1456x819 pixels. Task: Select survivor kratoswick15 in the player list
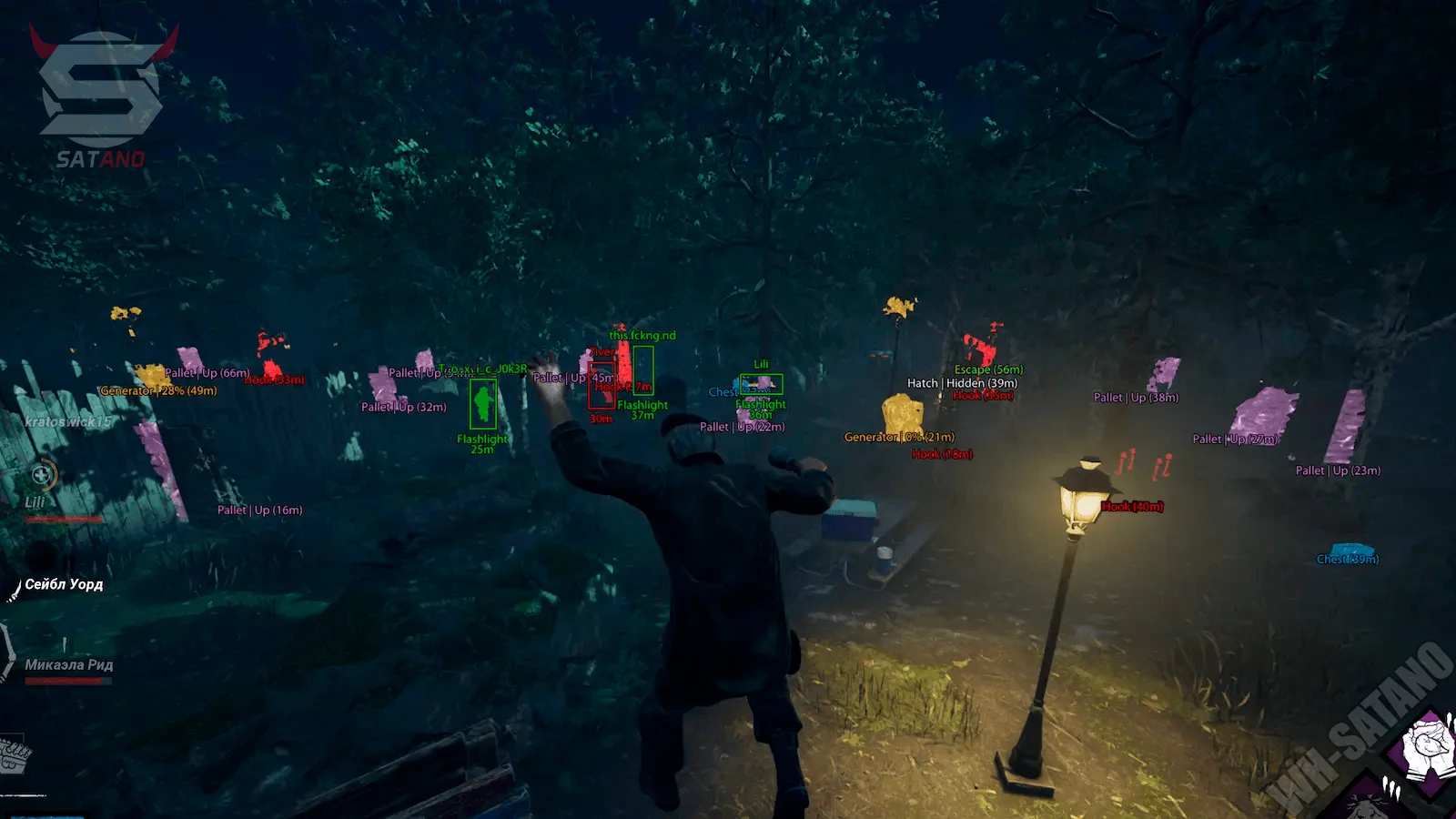[68, 422]
